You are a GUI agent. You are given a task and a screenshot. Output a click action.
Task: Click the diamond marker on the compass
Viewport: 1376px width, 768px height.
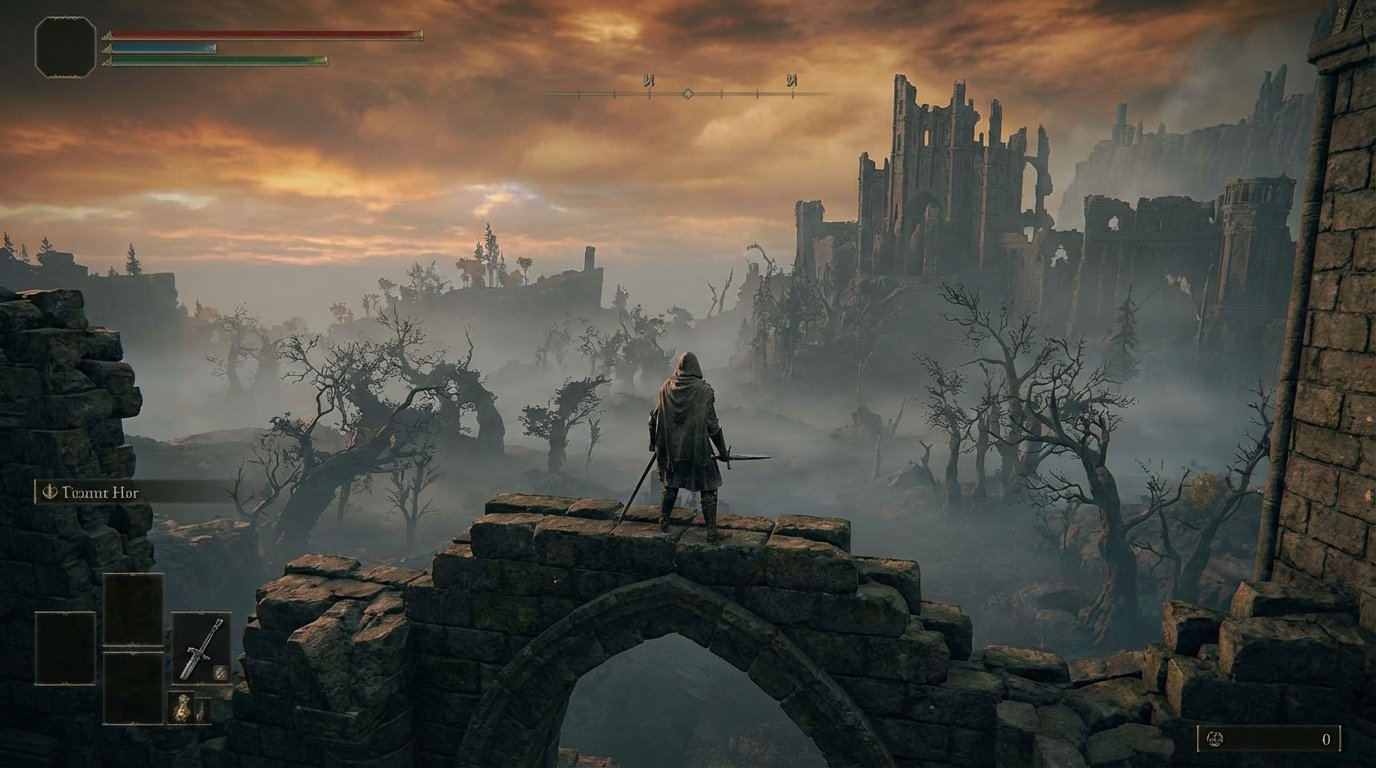pyautogui.click(x=687, y=94)
